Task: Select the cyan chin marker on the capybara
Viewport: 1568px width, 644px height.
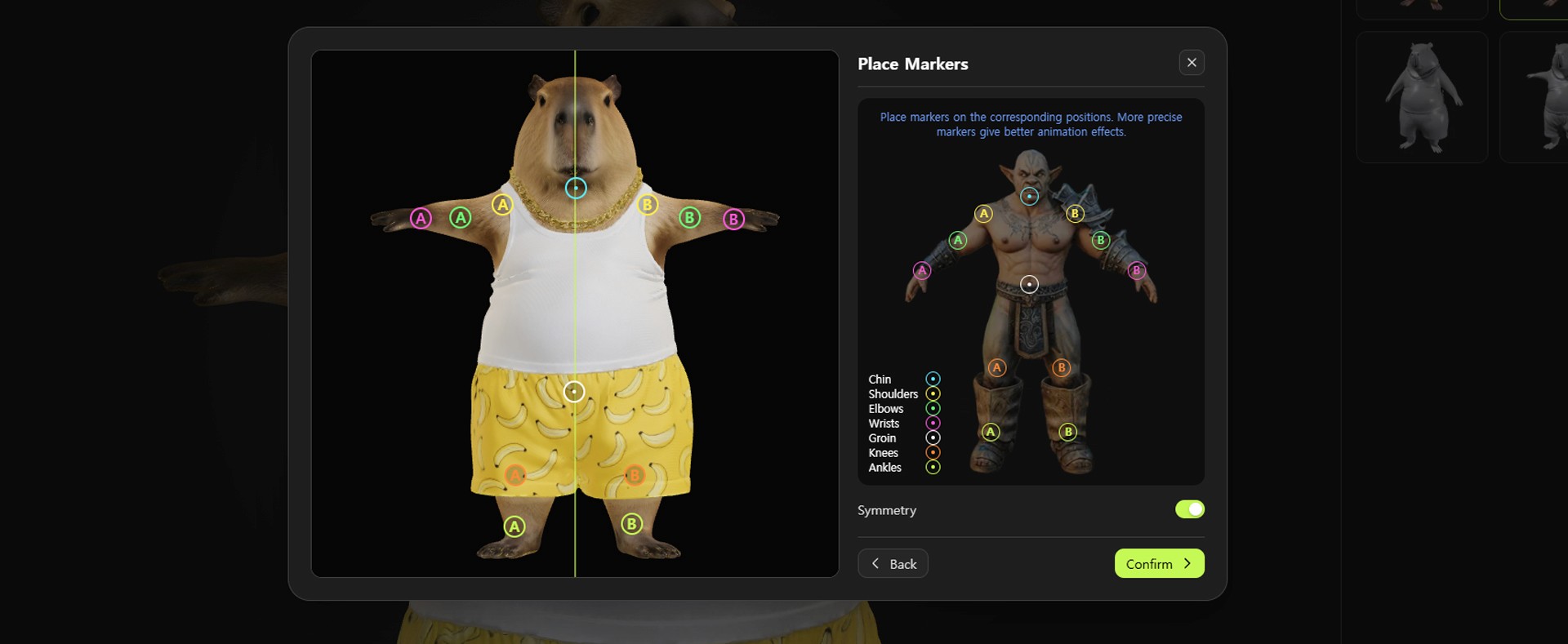Action: coord(576,189)
